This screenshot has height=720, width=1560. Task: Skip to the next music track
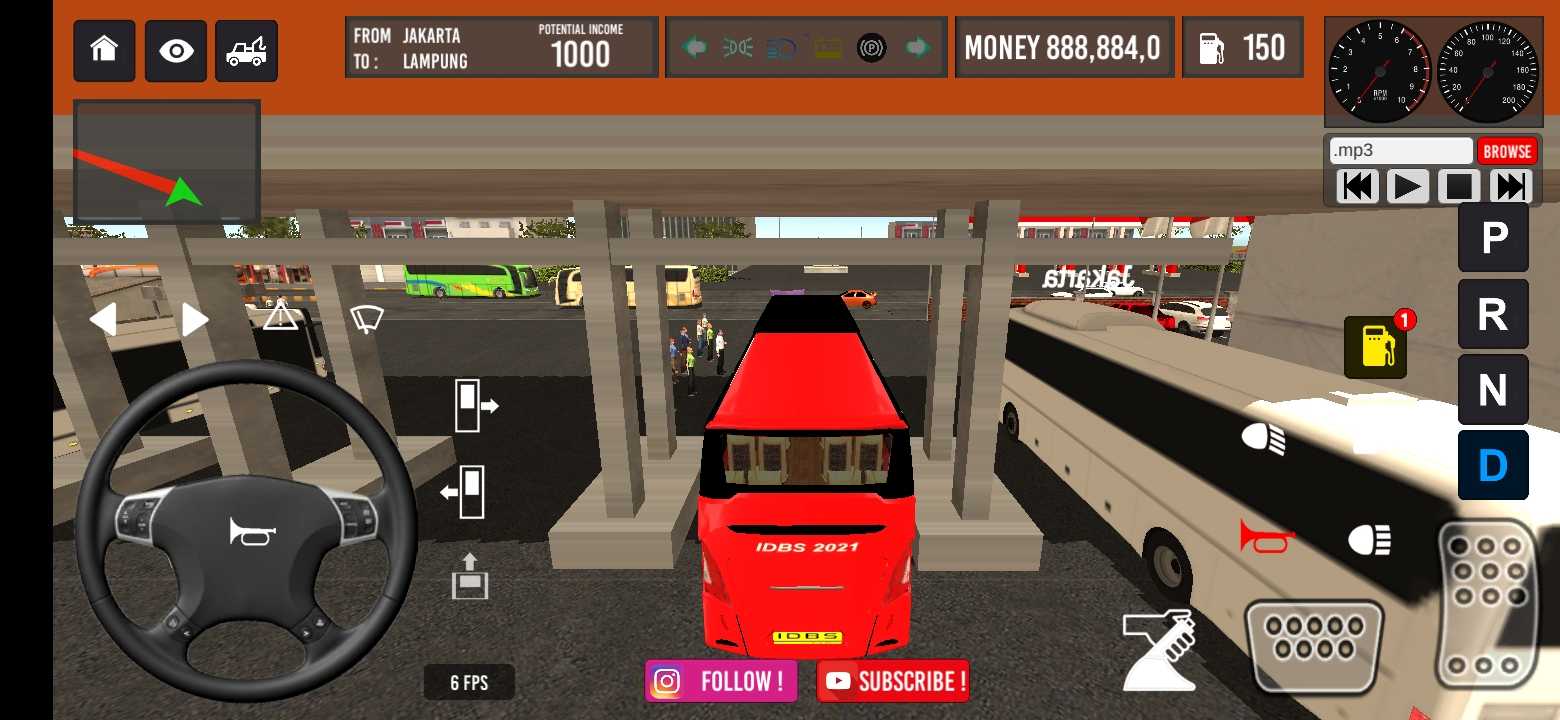pyautogui.click(x=1511, y=186)
